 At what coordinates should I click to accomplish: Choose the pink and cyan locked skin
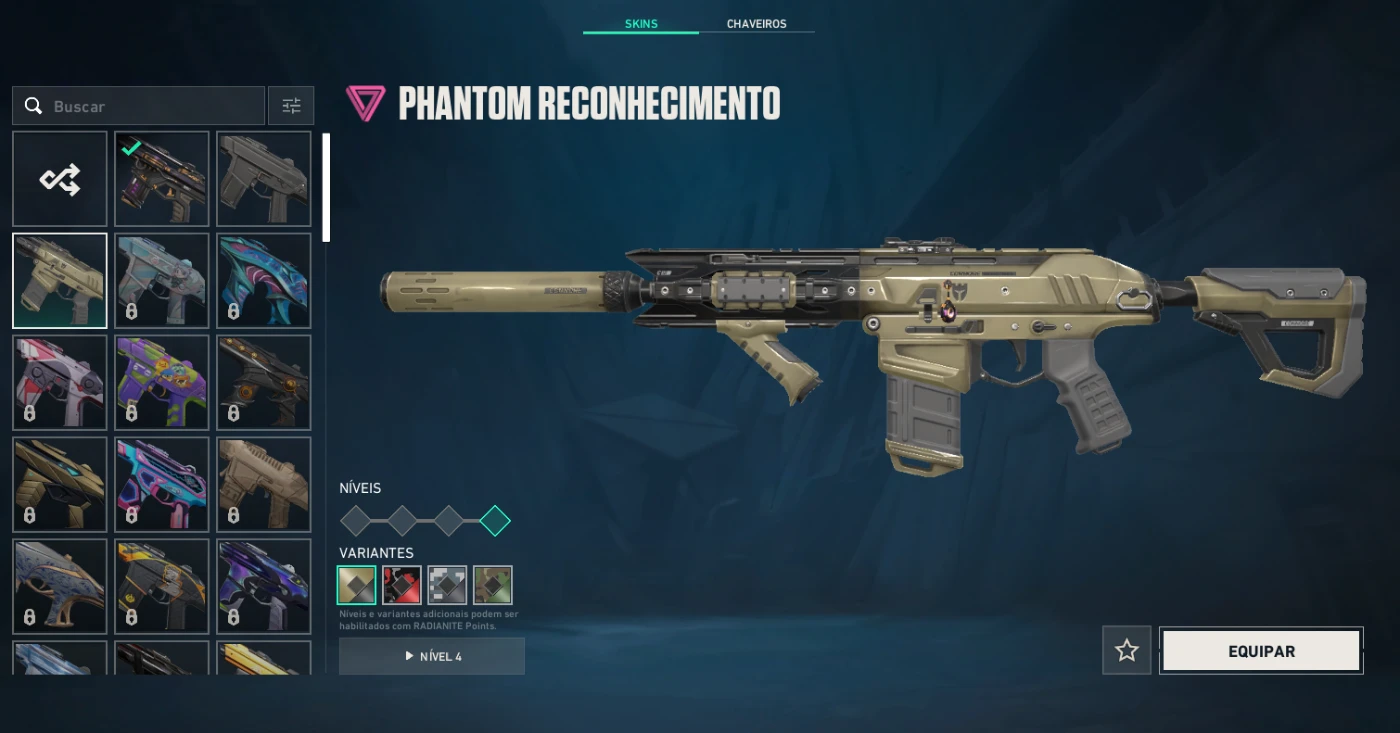(162, 485)
